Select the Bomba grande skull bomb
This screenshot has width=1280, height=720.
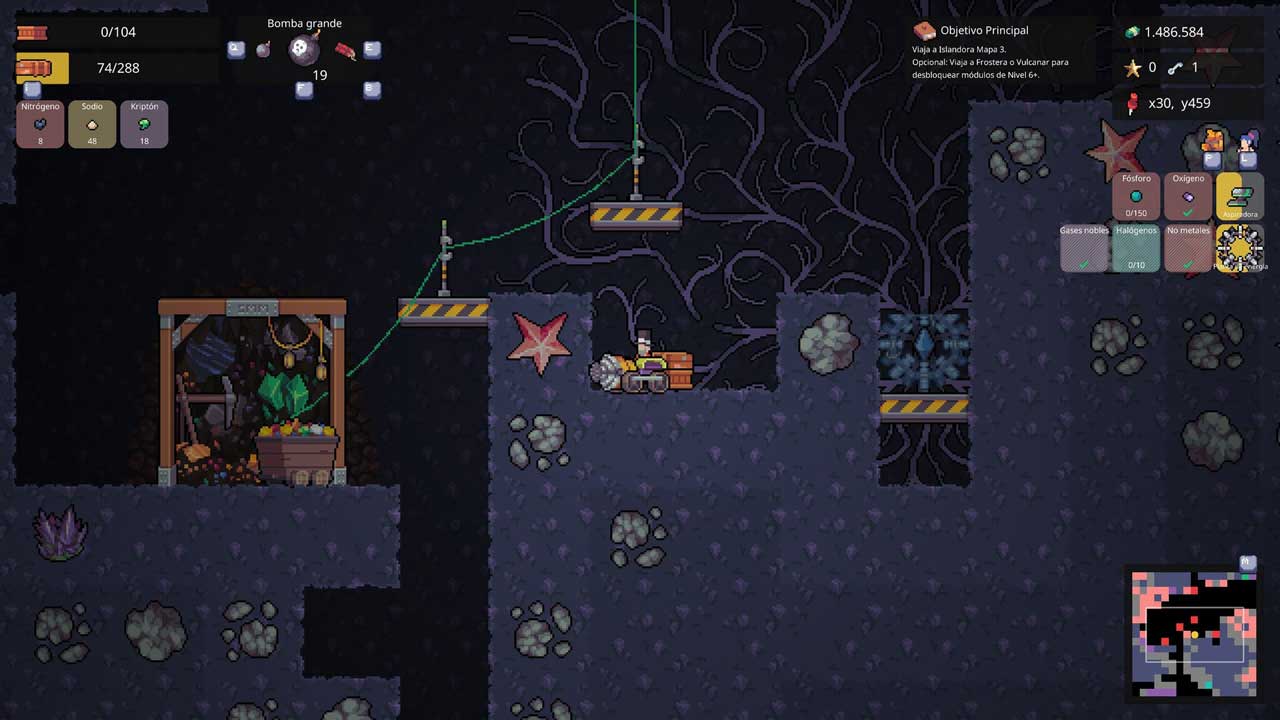click(x=305, y=49)
